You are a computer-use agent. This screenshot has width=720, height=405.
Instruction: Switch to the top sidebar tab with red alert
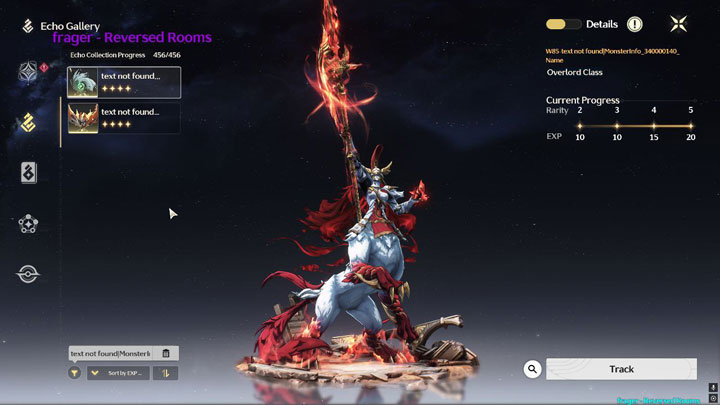(28, 72)
